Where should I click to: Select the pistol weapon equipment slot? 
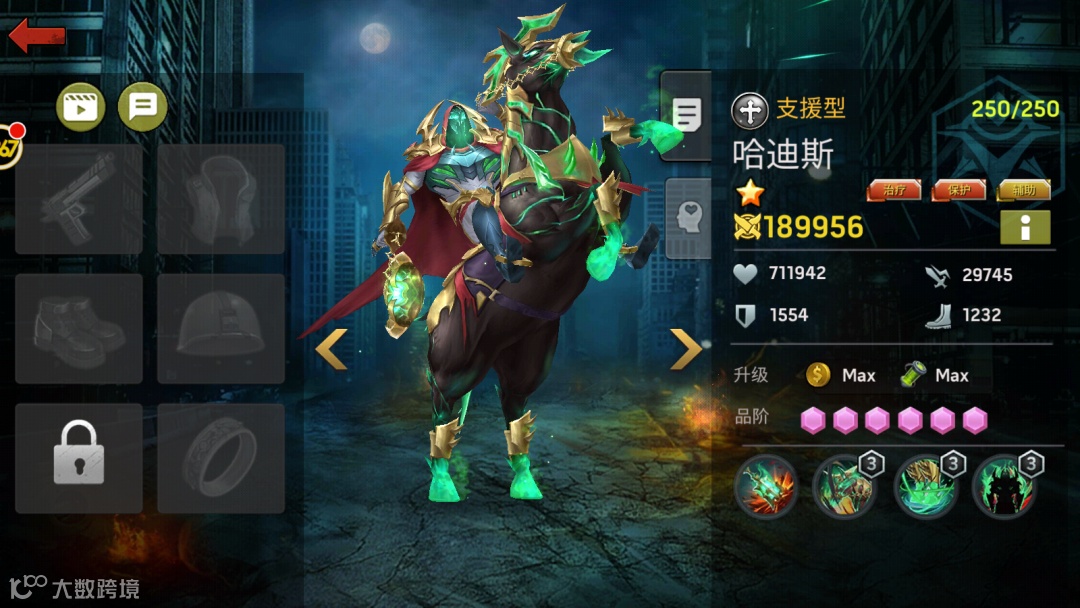(x=79, y=199)
